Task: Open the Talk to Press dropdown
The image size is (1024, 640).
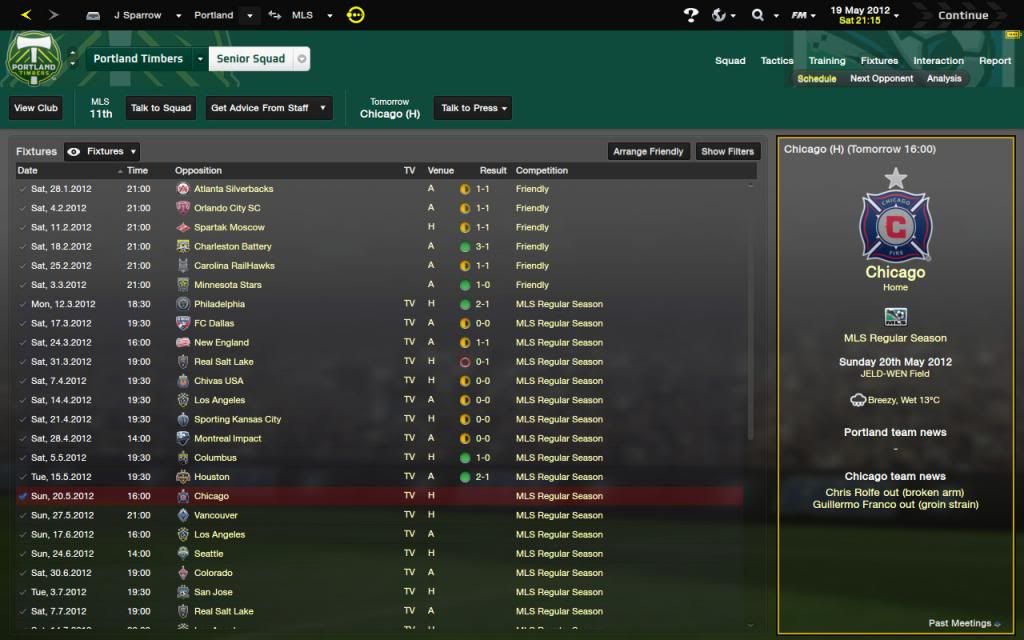Action: coord(474,108)
